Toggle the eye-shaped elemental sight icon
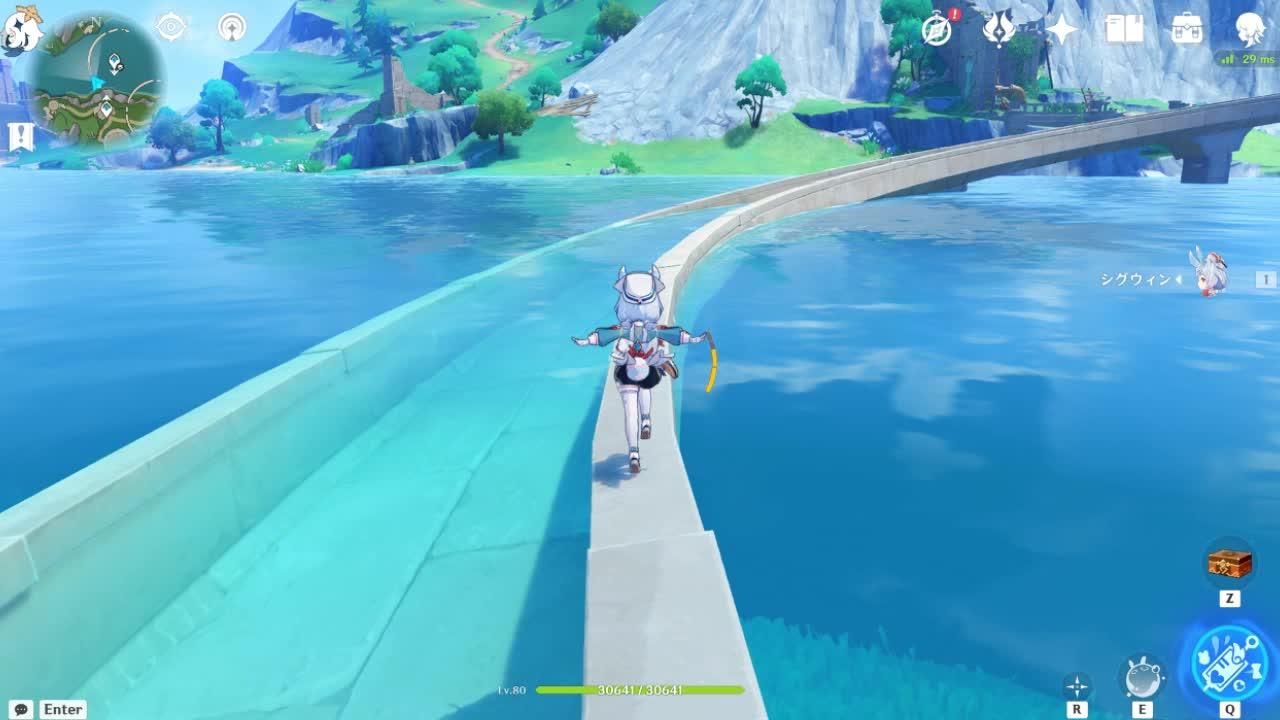Screen dimensions: 1280x720 tap(171, 27)
